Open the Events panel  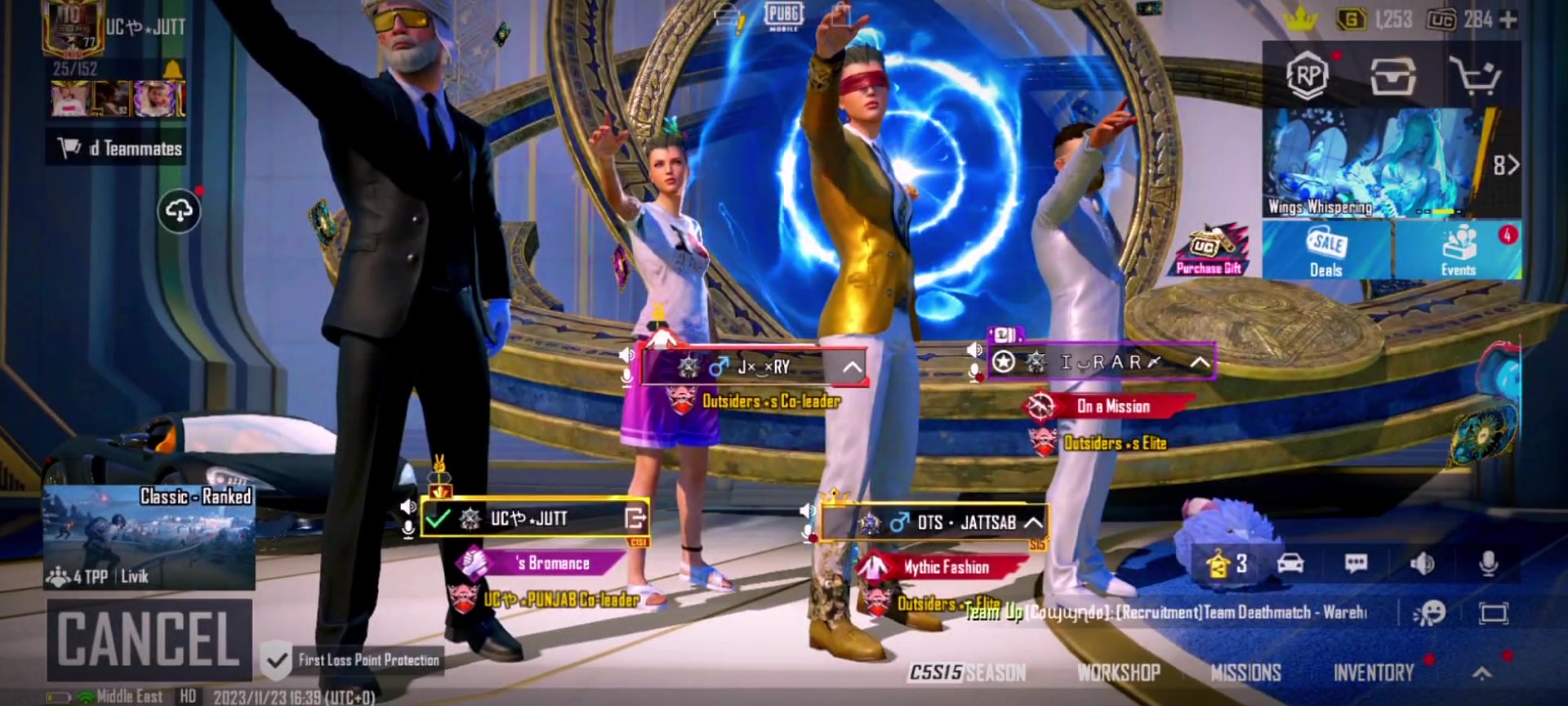coord(1459,251)
